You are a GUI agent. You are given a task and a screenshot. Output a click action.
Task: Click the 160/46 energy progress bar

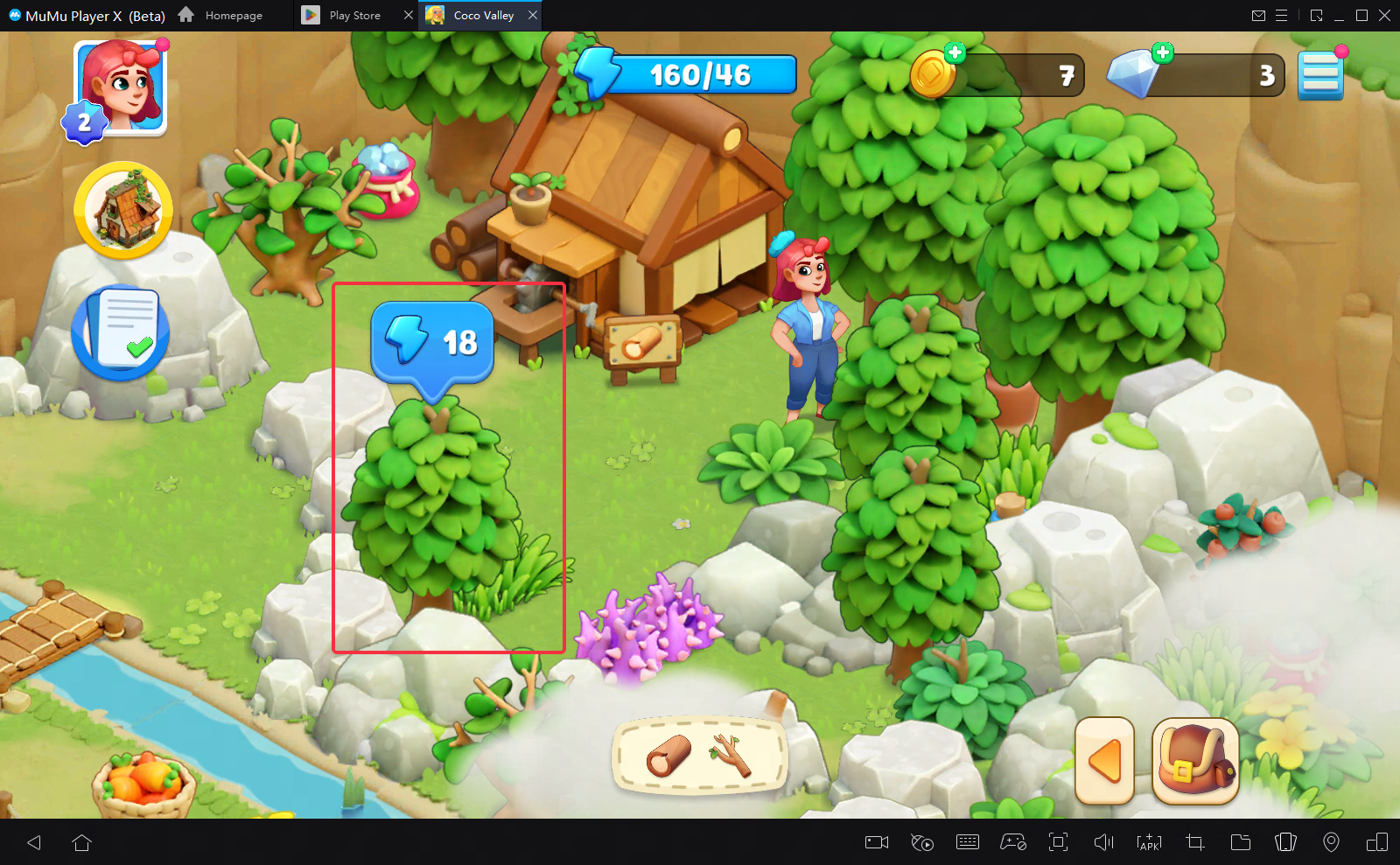[x=691, y=74]
